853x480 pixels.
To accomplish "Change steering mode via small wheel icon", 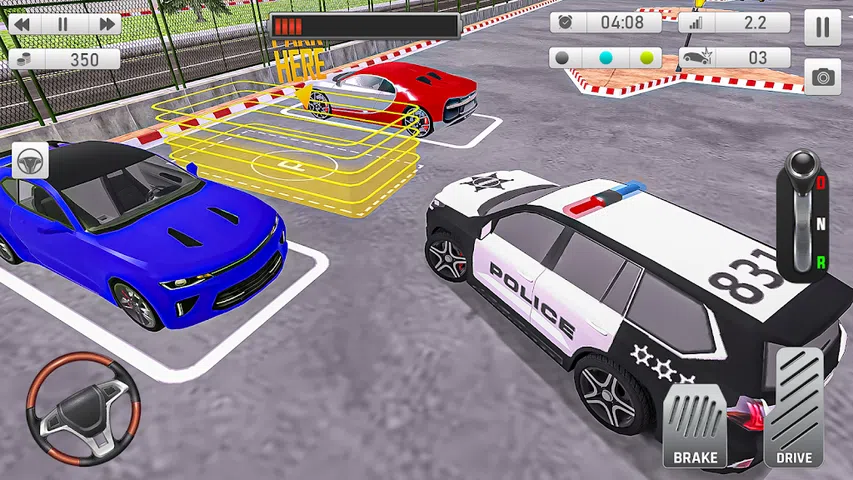I will pyautogui.click(x=32, y=162).
